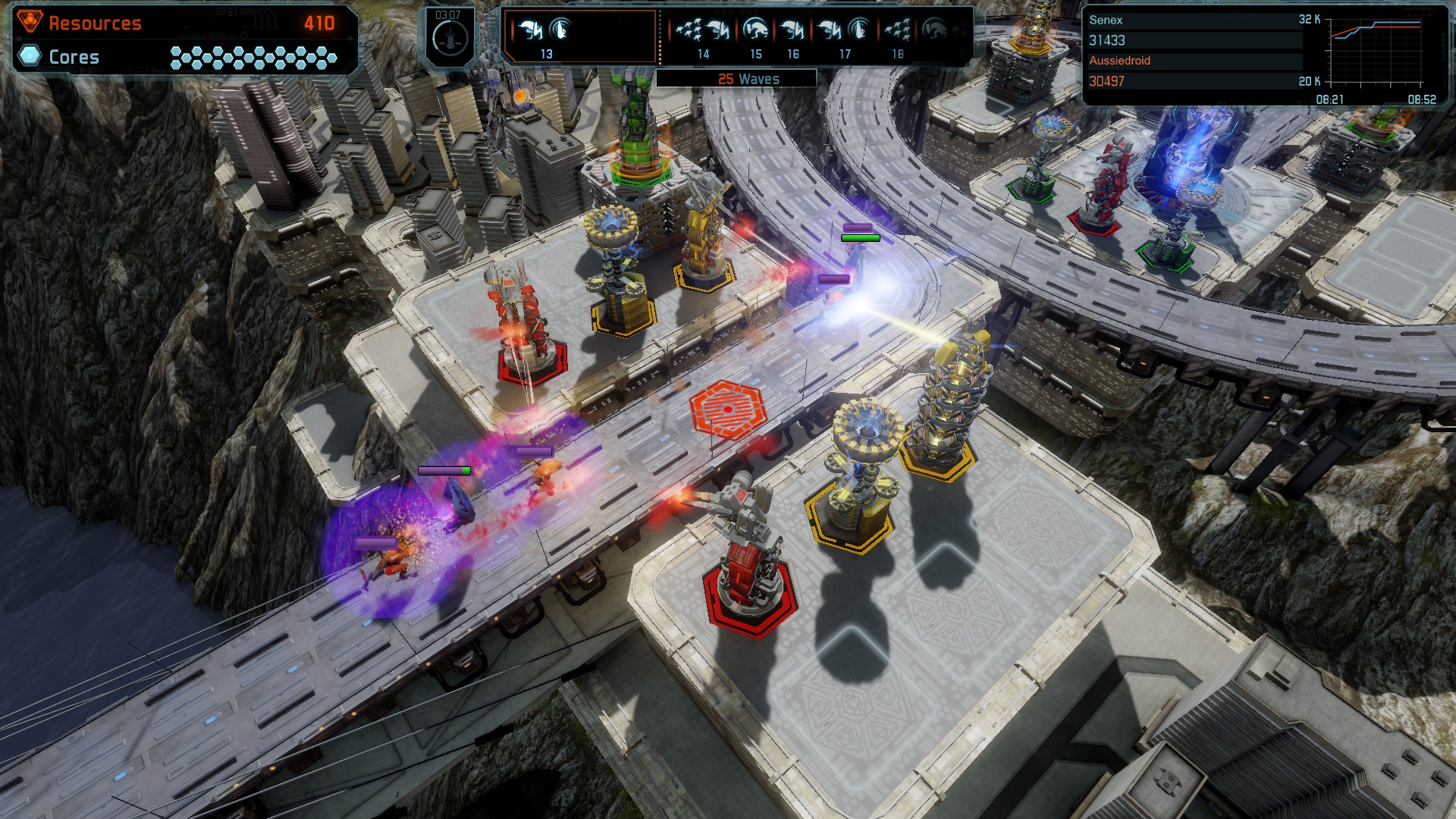
Task: Select the Aussiedroid player row
Action: tap(1194, 71)
